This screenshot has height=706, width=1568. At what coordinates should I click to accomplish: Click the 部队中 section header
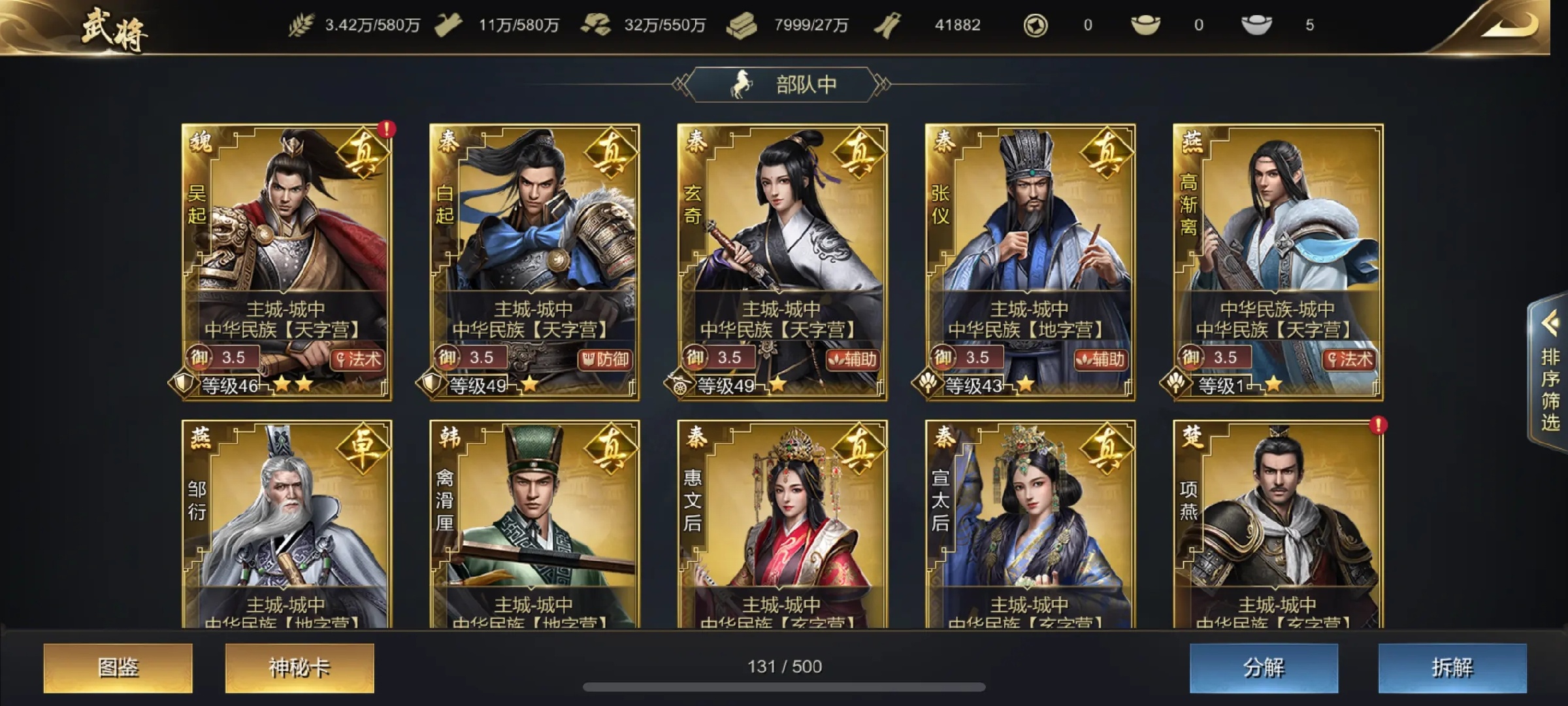[x=783, y=84]
